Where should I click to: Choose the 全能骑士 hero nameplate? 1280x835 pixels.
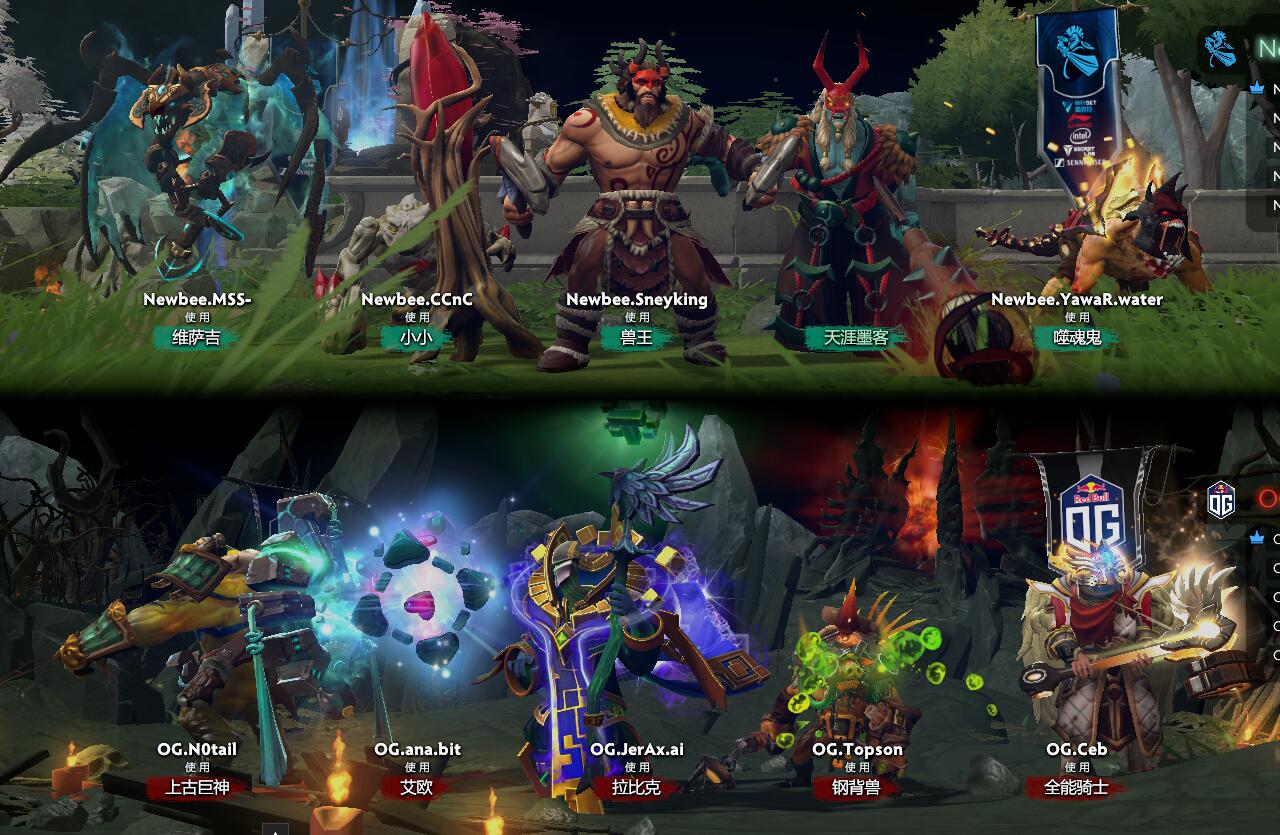click(1077, 788)
